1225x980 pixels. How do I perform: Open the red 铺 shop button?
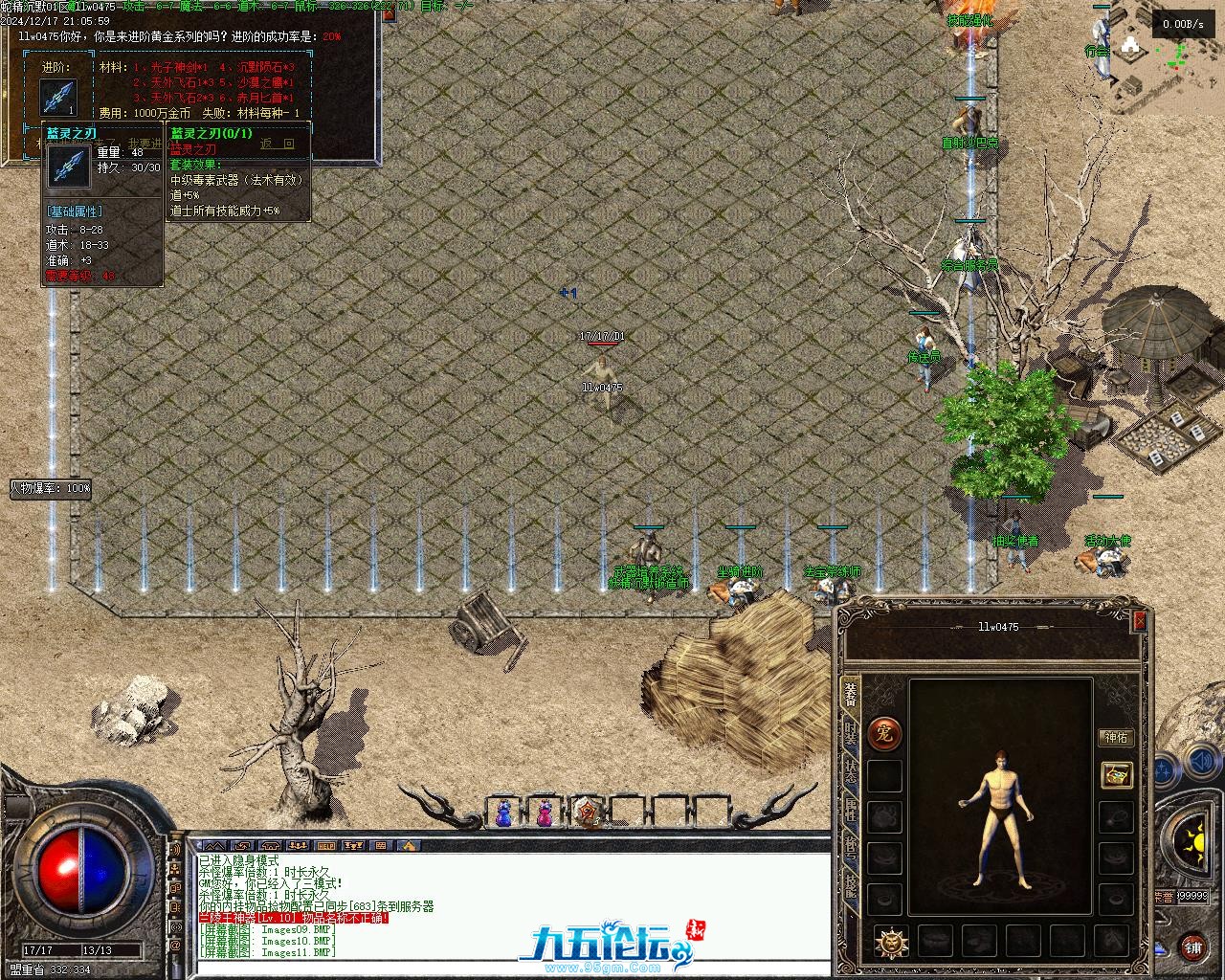click(x=1192, y=947)
